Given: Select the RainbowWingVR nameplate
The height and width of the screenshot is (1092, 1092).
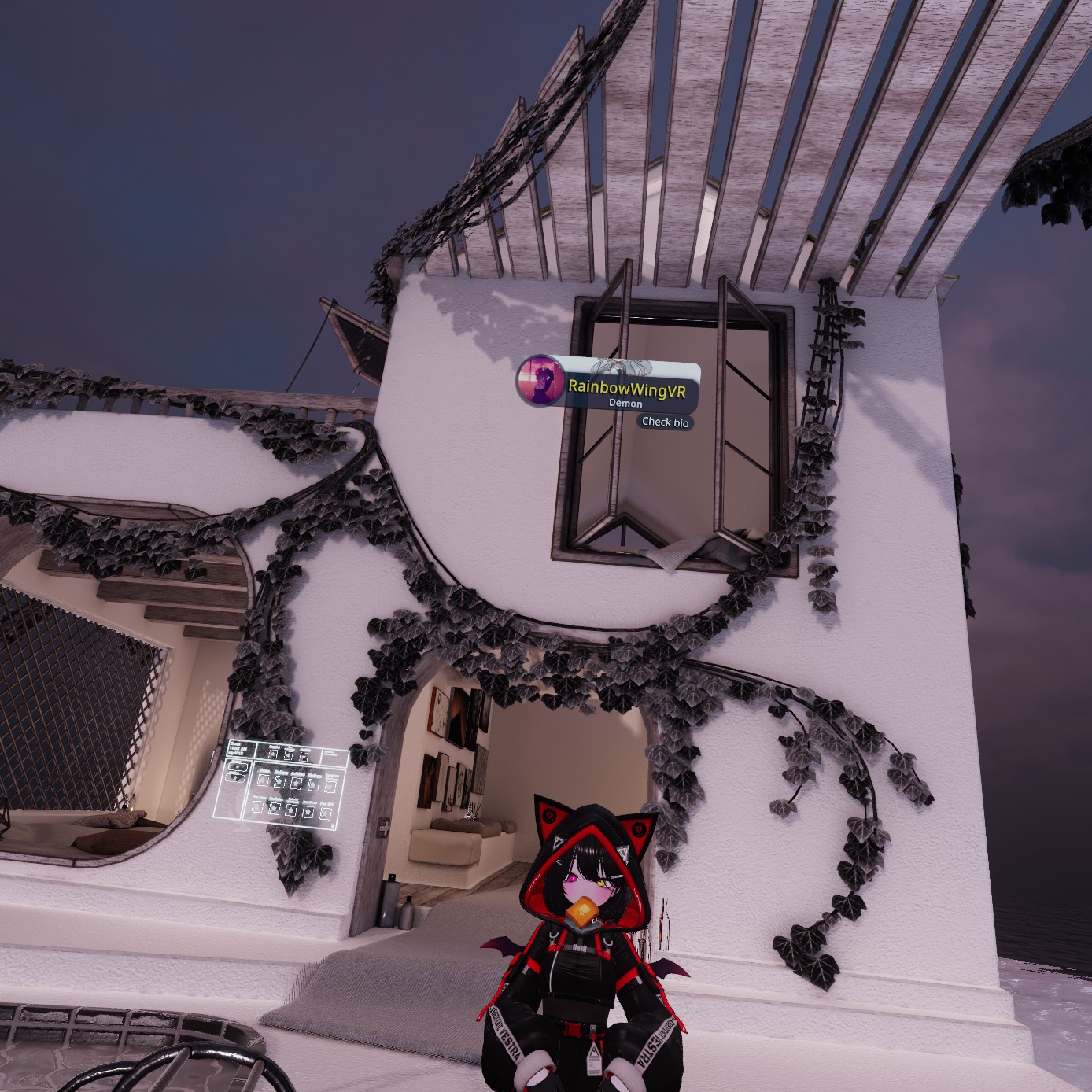Looking at the screenshot, I should click(627, 388).
